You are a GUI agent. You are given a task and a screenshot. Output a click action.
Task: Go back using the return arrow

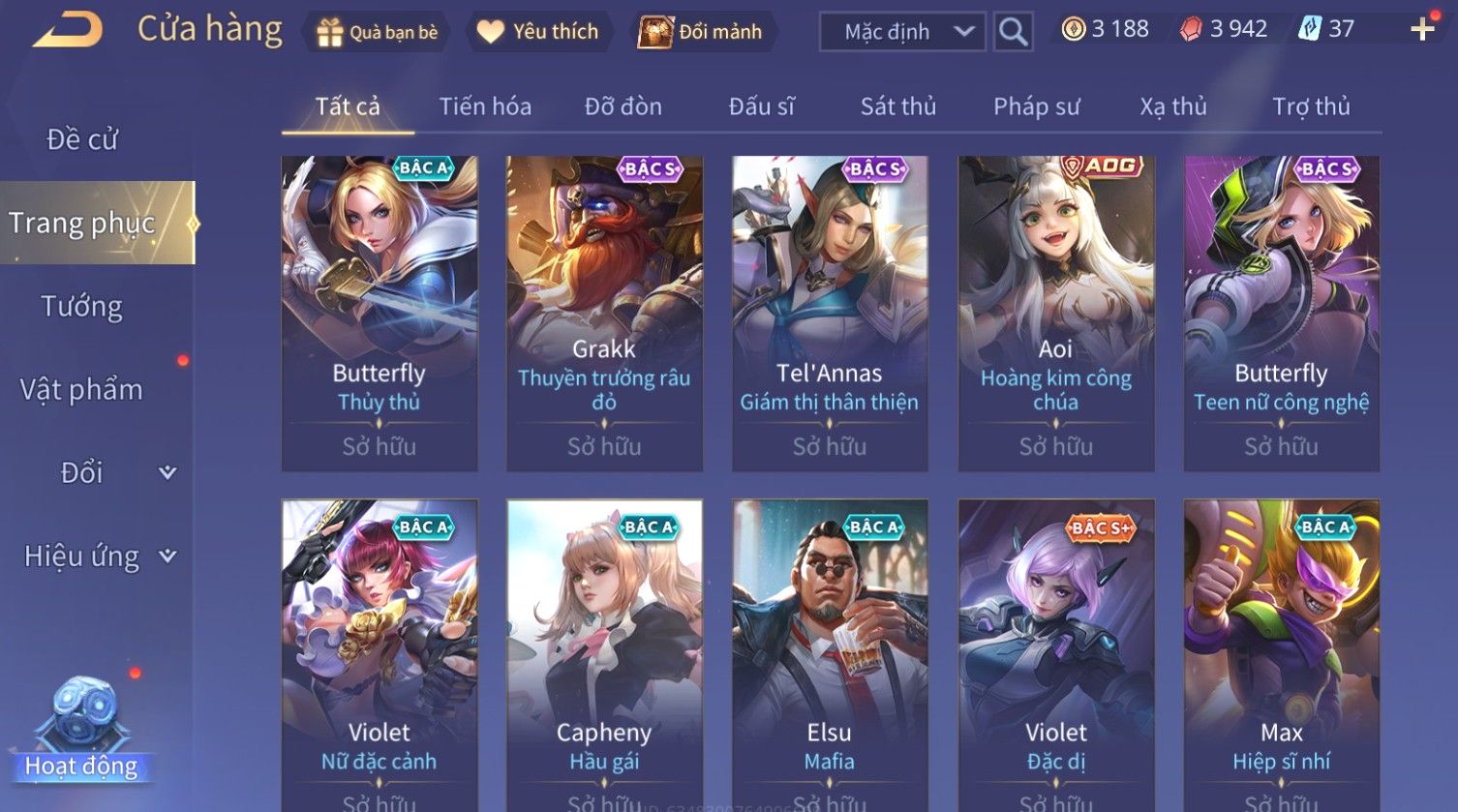coord(68,30)
